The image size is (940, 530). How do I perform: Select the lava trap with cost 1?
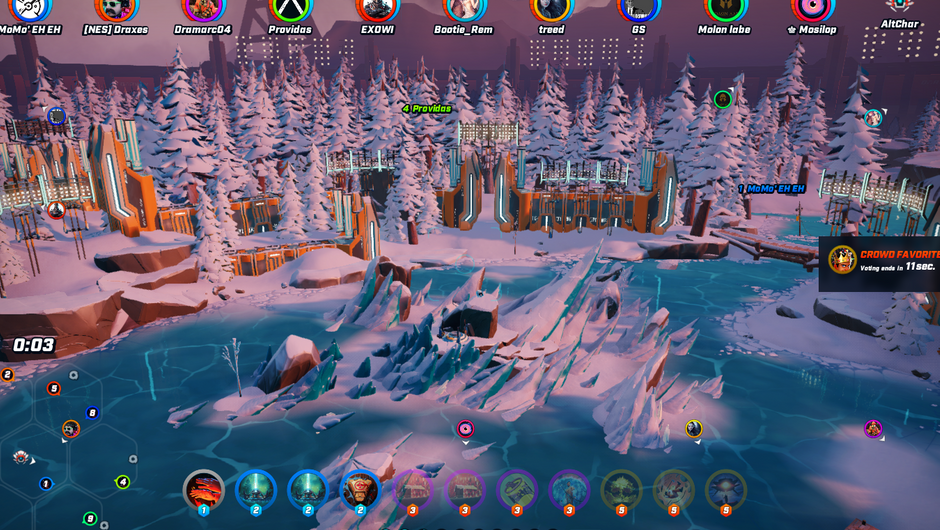(x=204, y=491)
